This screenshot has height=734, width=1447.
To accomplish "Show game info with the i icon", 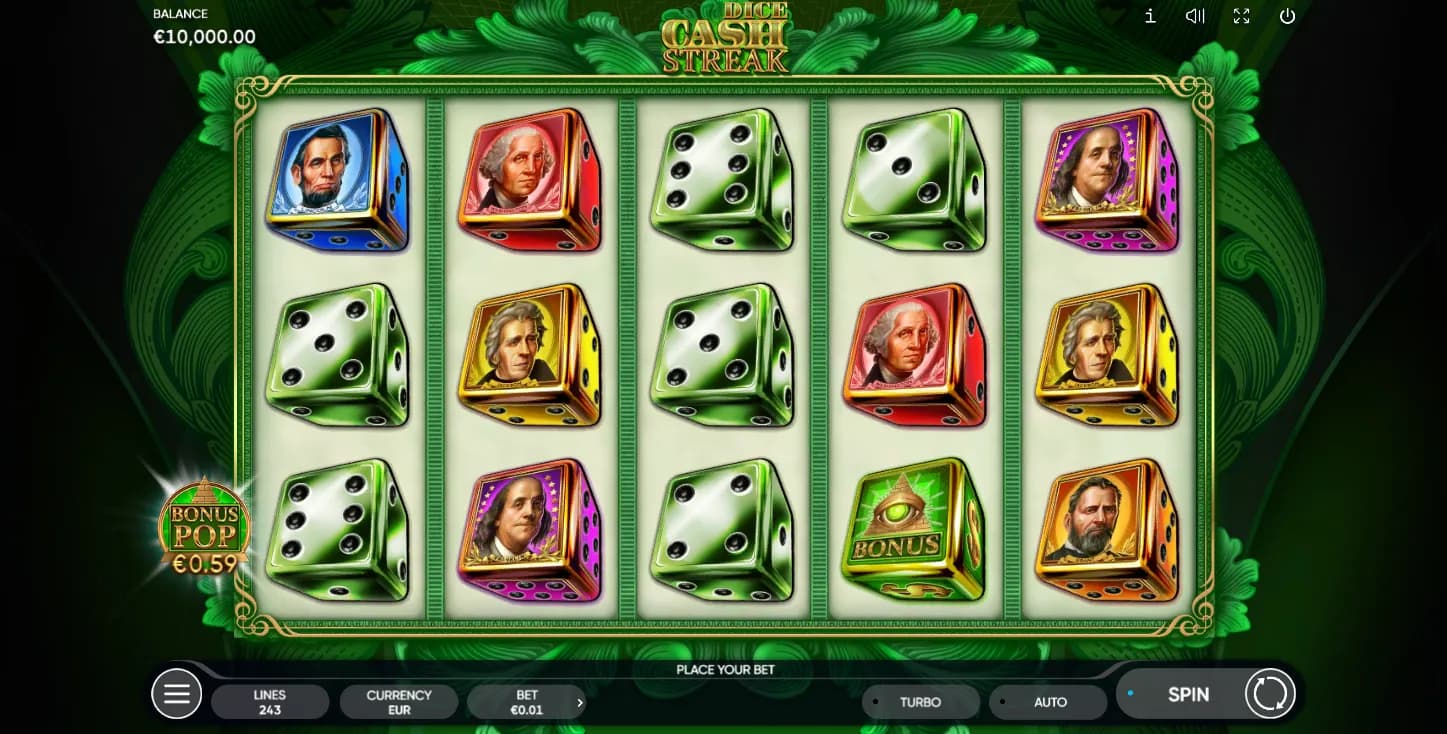I will 1150,16.
